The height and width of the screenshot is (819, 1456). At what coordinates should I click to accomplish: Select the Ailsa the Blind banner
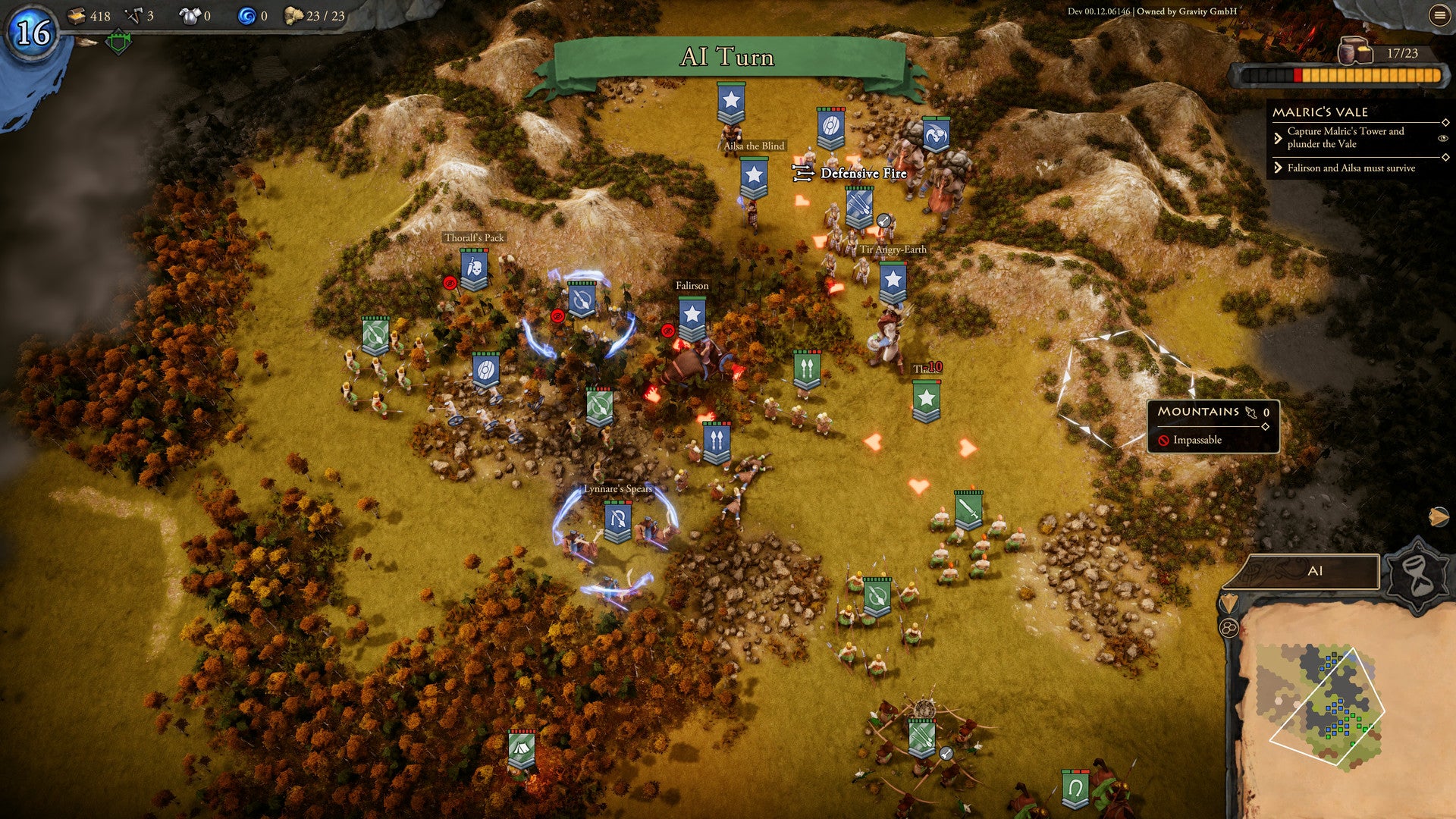[x=730, y=102]
